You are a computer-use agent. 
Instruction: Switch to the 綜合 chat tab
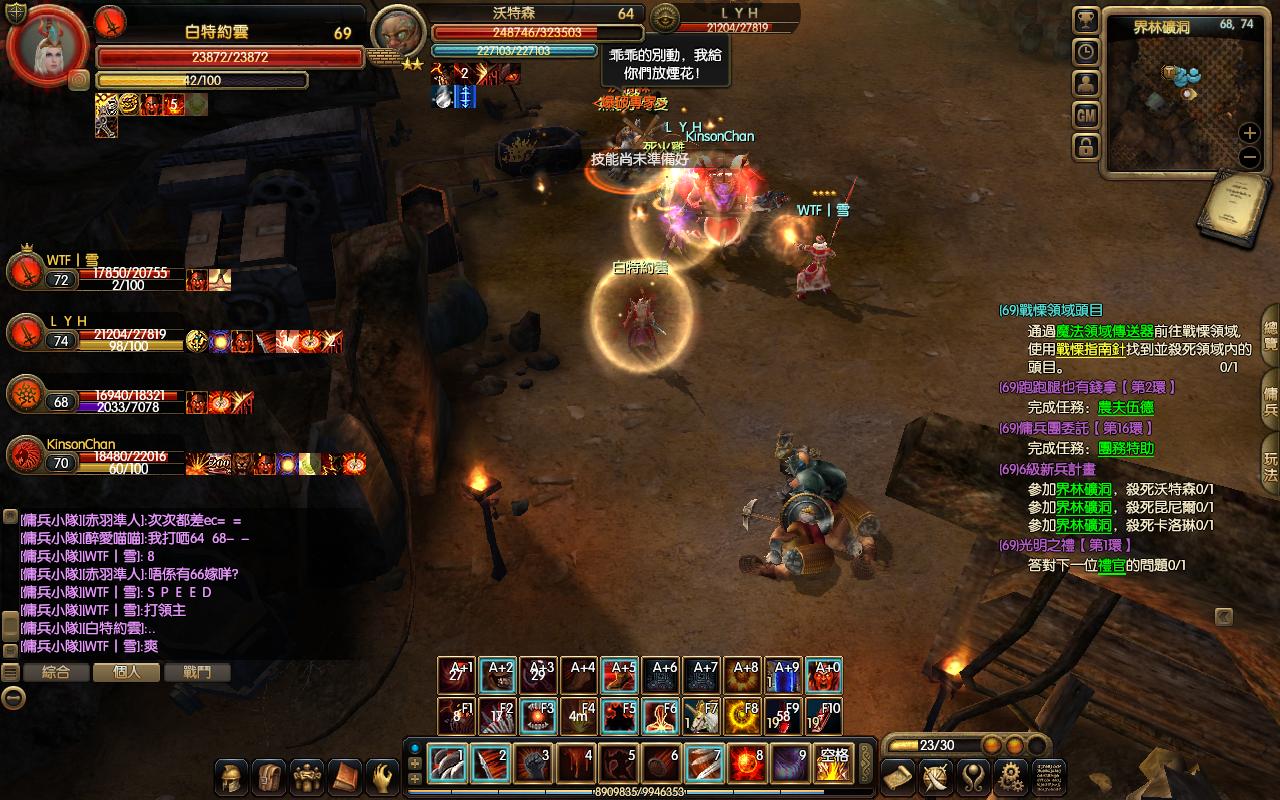(x=56, y=673)
